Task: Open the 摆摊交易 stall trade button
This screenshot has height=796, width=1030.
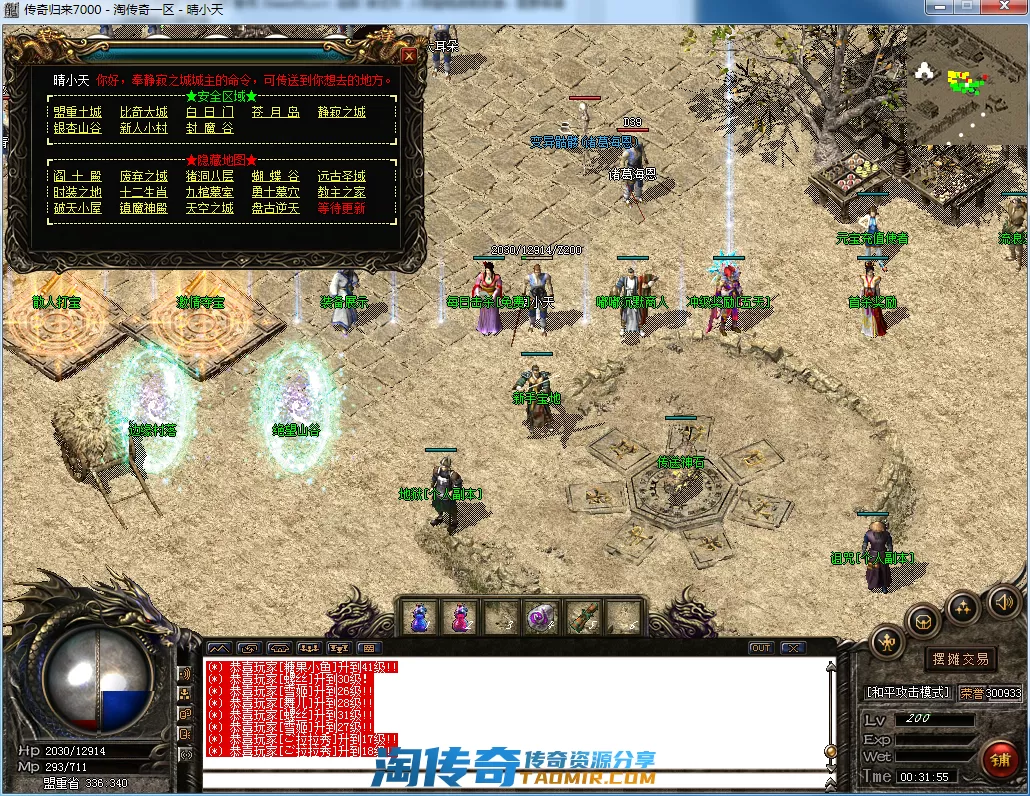Action: click(960, 658)
